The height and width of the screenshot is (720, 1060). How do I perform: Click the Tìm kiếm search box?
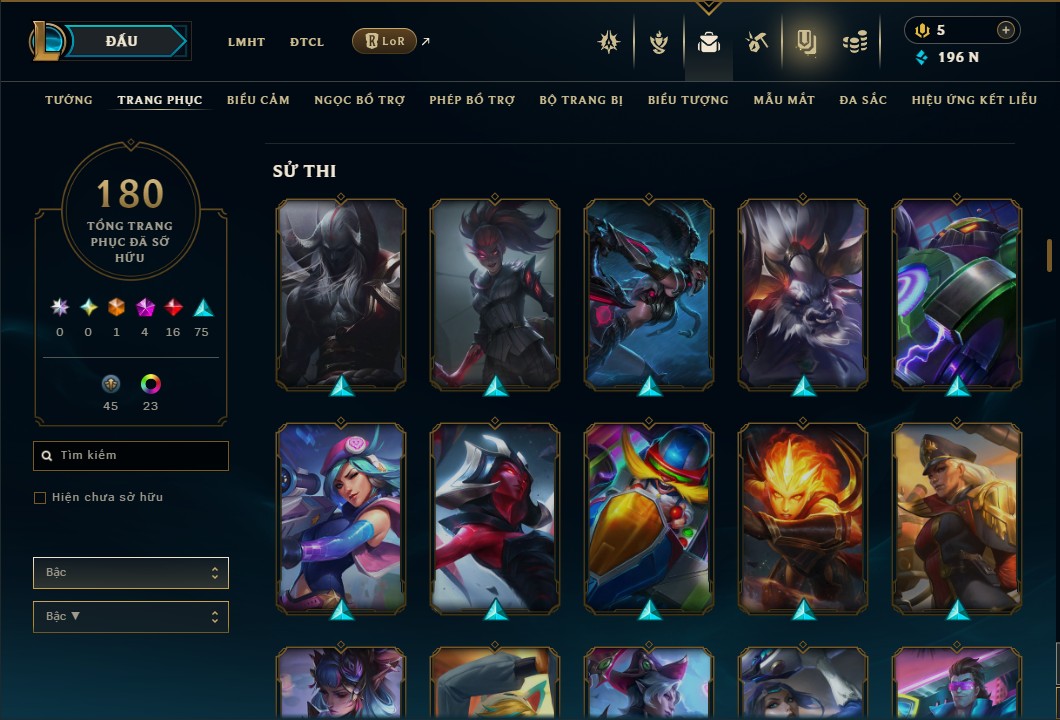131,456
